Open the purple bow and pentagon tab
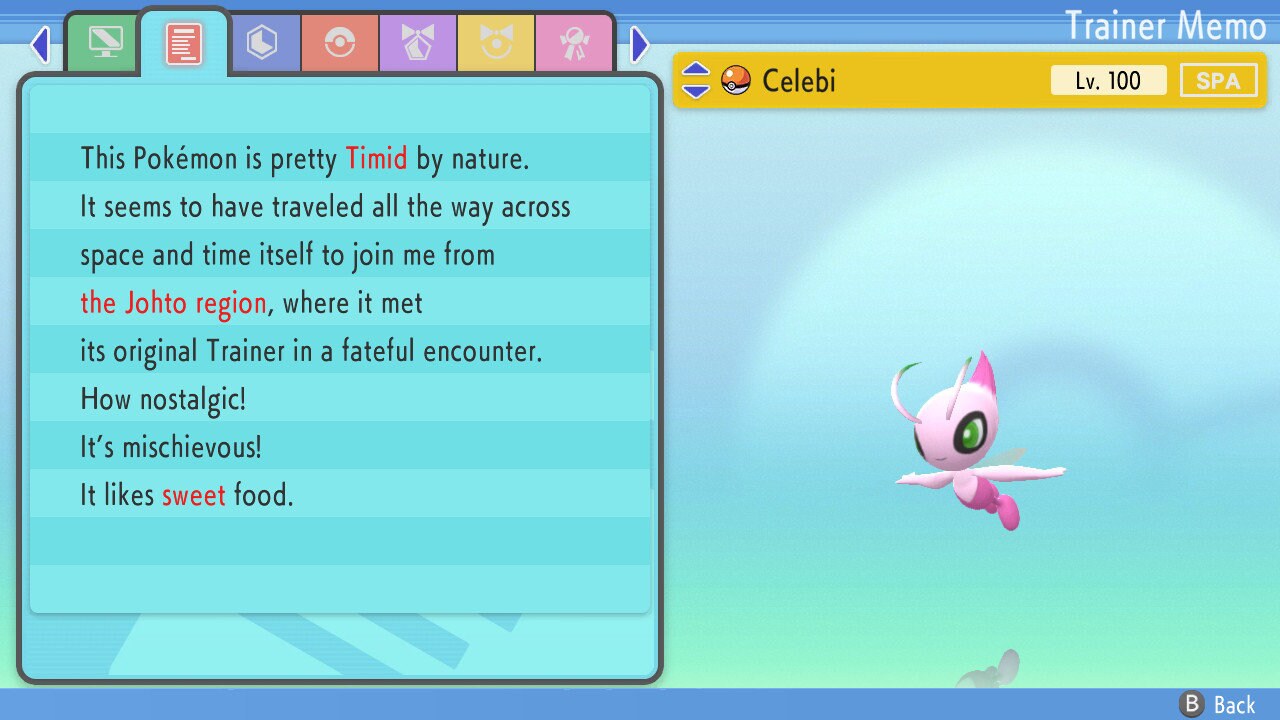1280x720 pixels. pyautogui.click(x=418, y=43)
